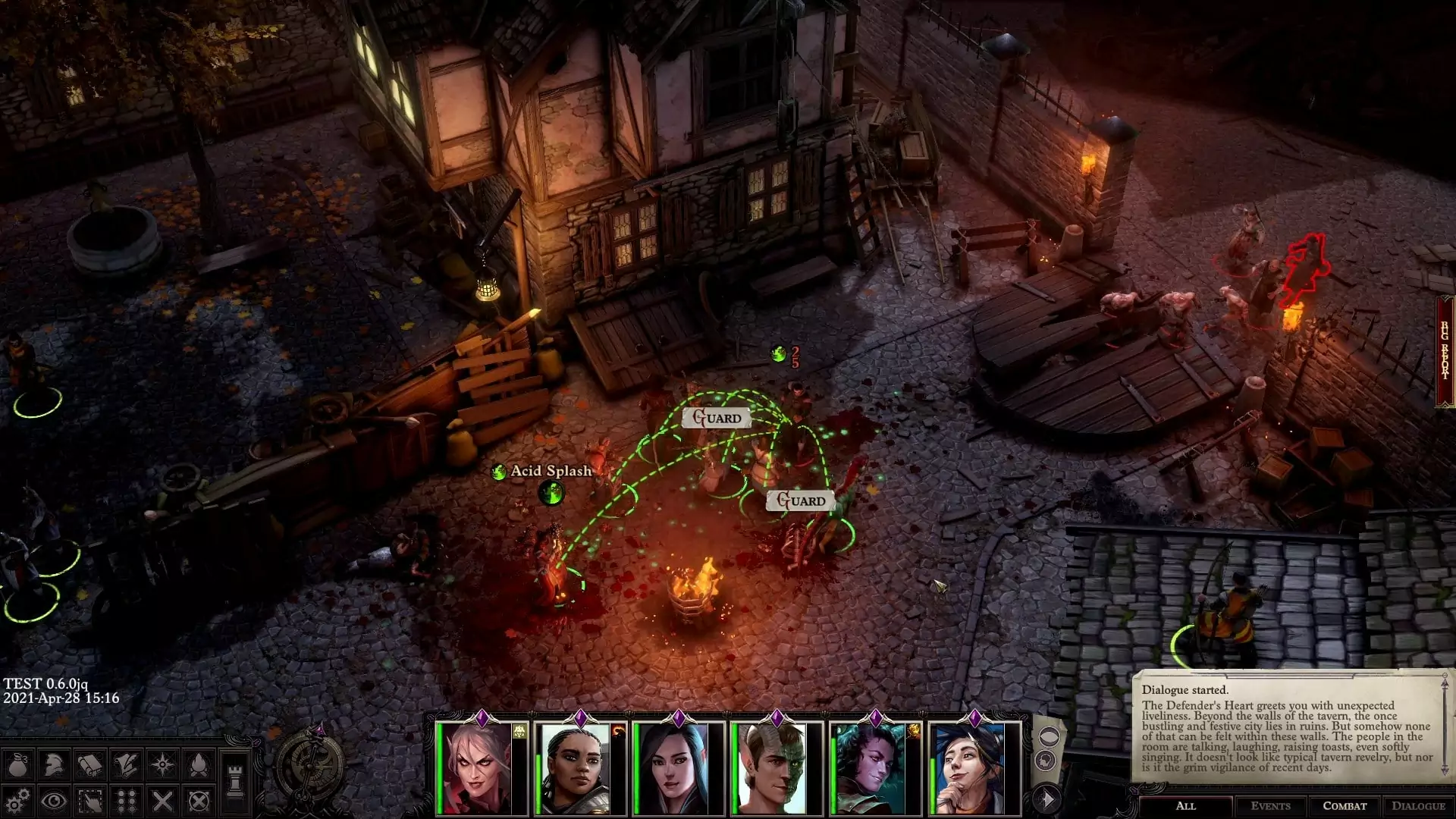Viewport: 1456px width, 819px height.
Task: Open the map compass star icon
Action: 162,765
